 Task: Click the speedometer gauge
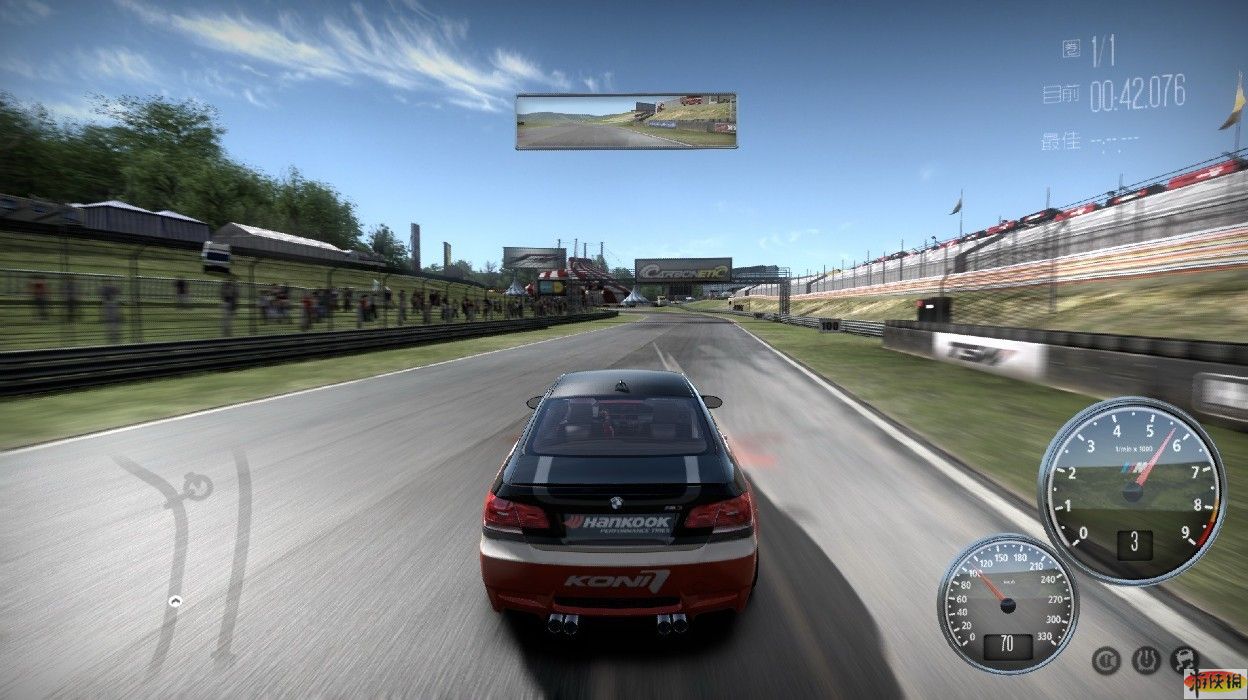pyautogui.click(x=1007, y=603)
